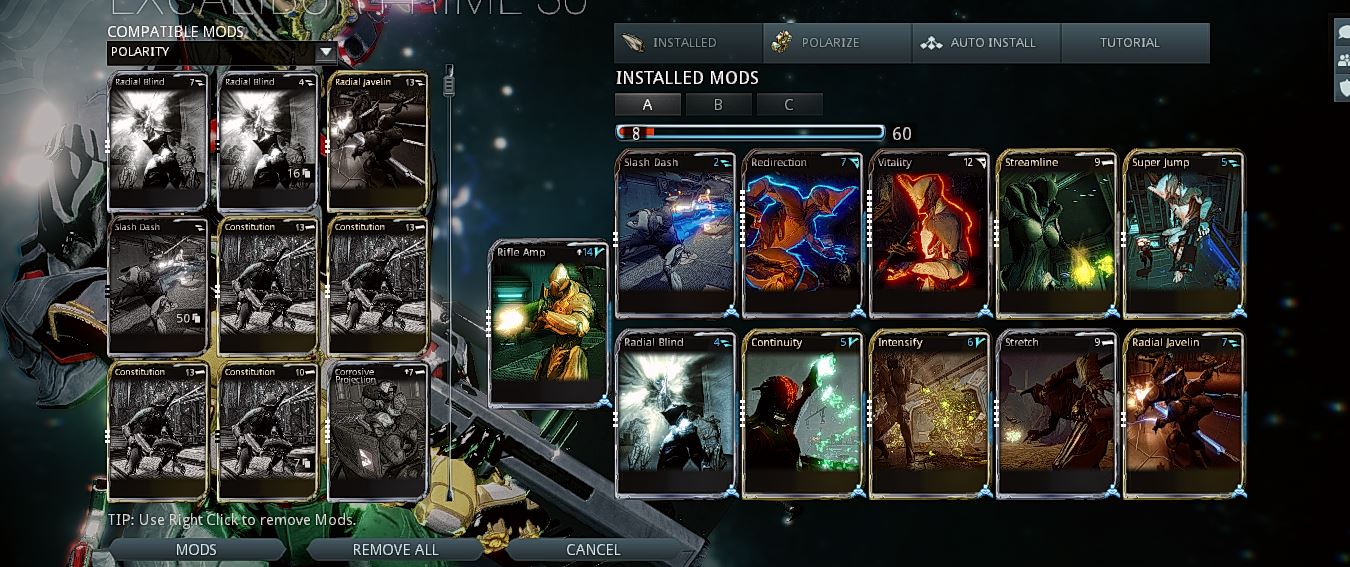This screenshot has height=567, width=1350.
Task: Click Remove All mods
Action: (395, 549)
